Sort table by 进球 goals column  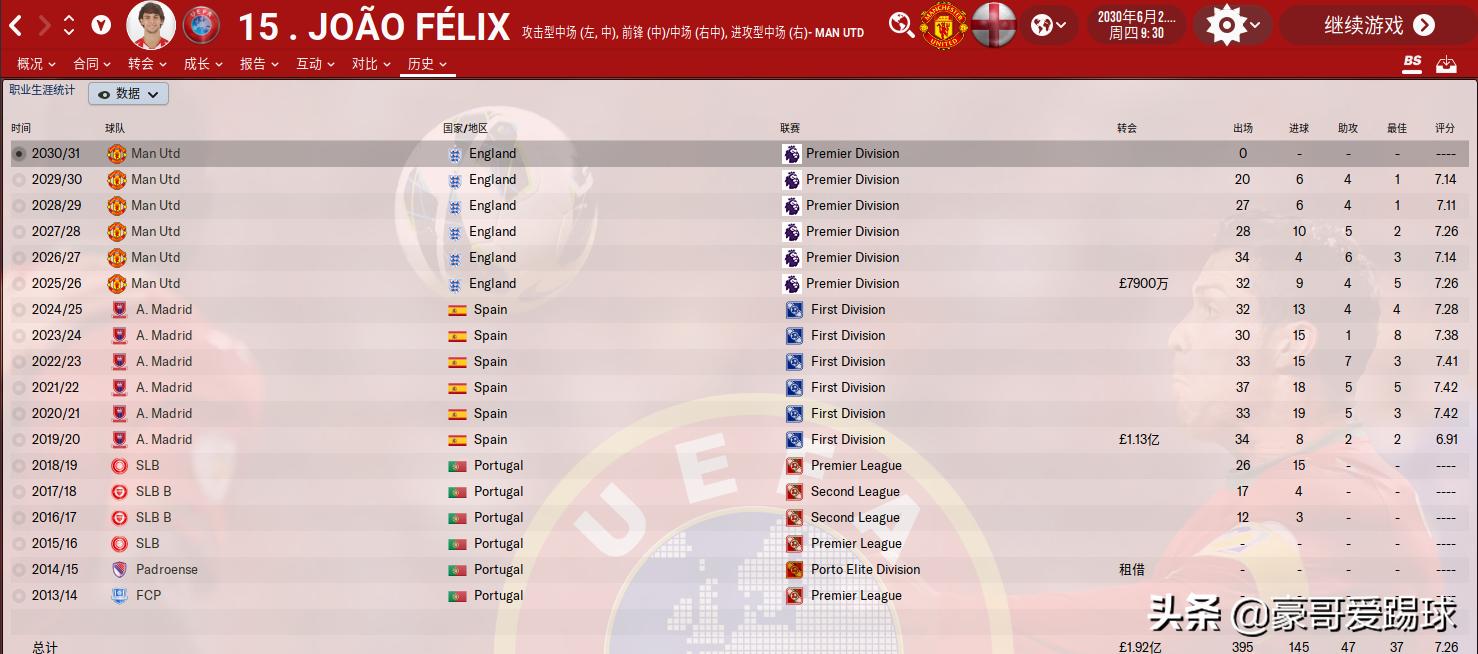[1298, 128]
